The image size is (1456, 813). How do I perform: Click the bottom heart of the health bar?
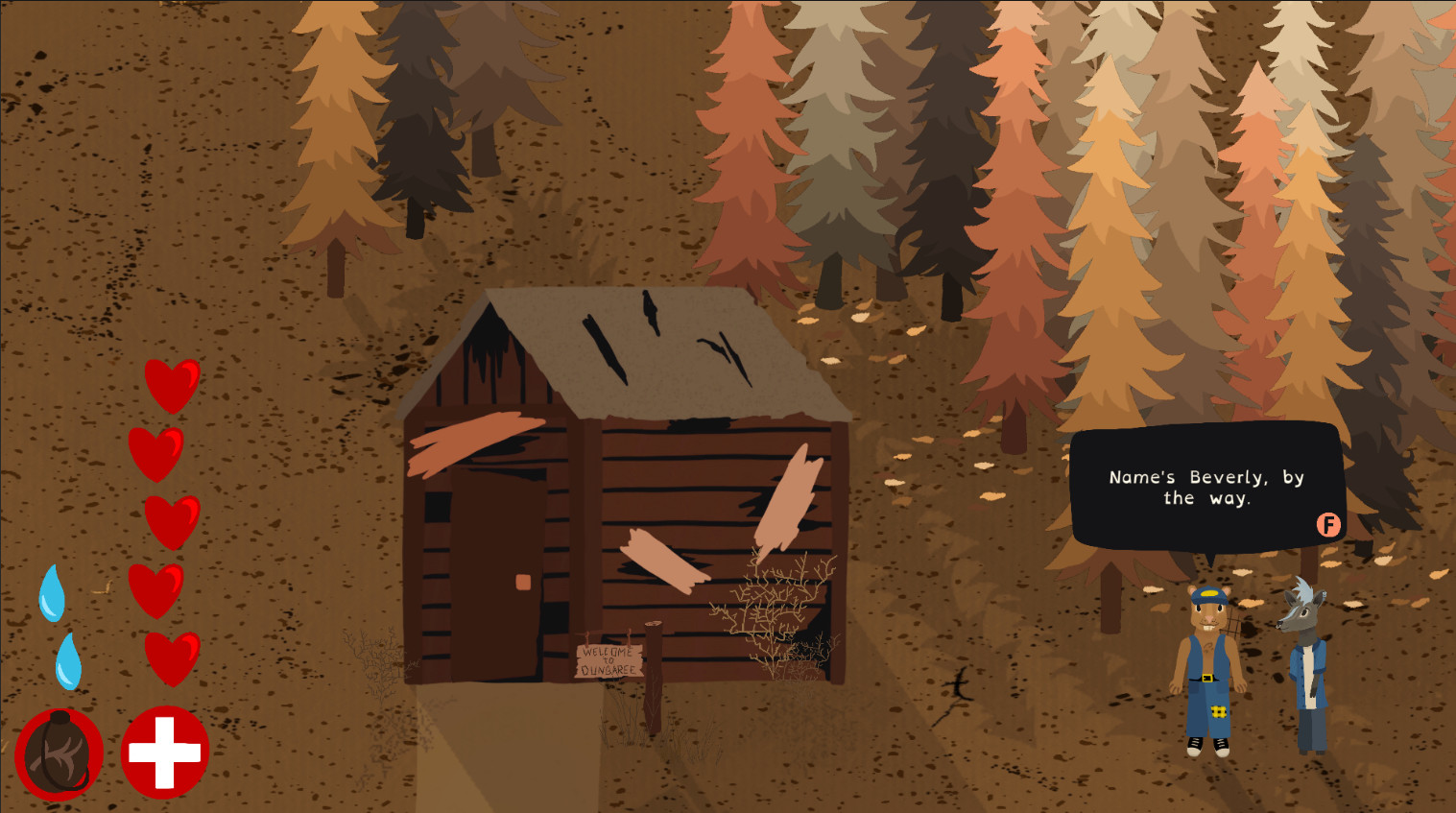coord(171,658)
